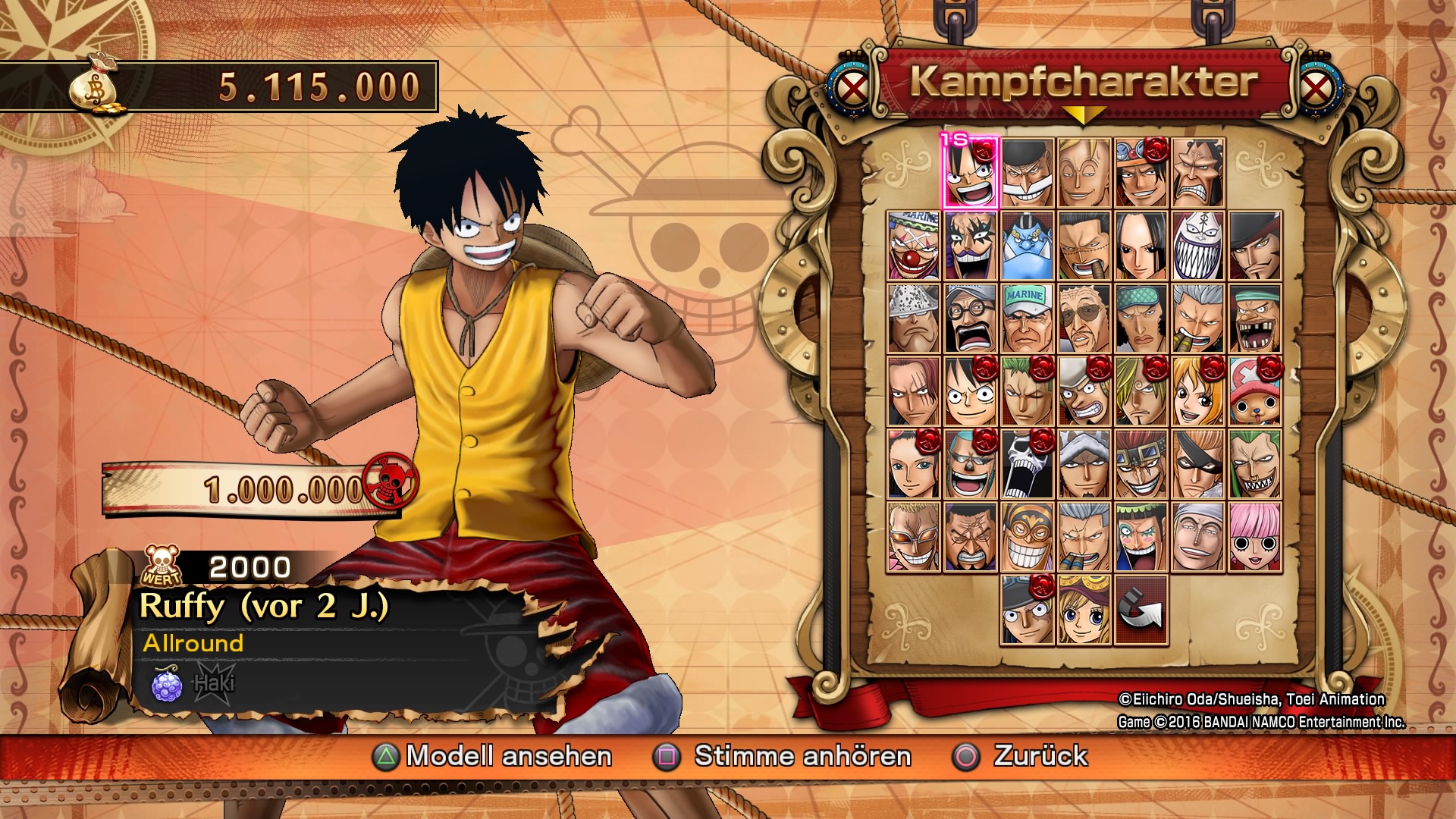Pick Boa Hancock from the roster
Viewport: 1456px width, 819px height.
point(1141,246)
